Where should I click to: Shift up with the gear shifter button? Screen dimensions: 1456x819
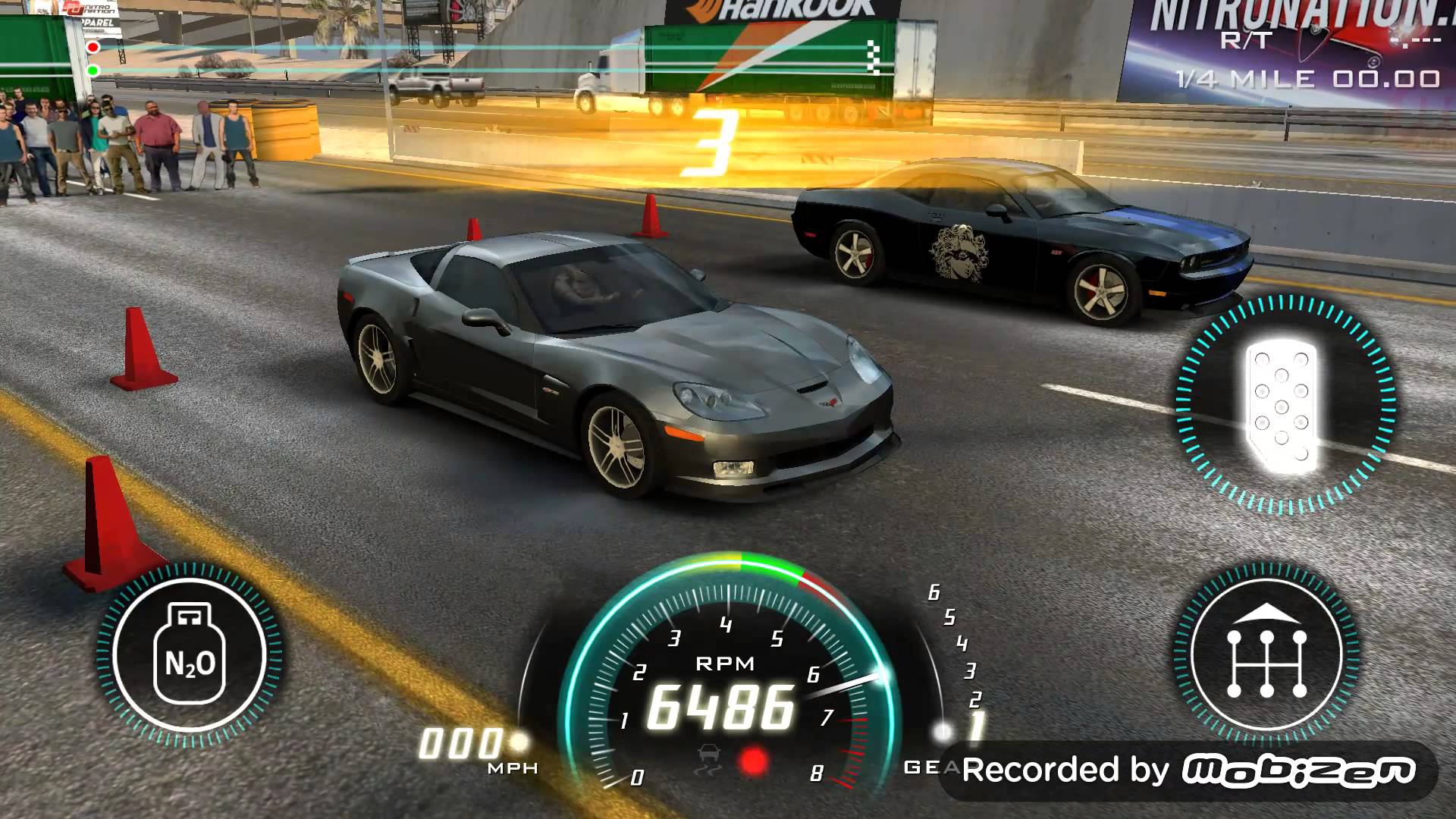click(x=1266, y=654)
